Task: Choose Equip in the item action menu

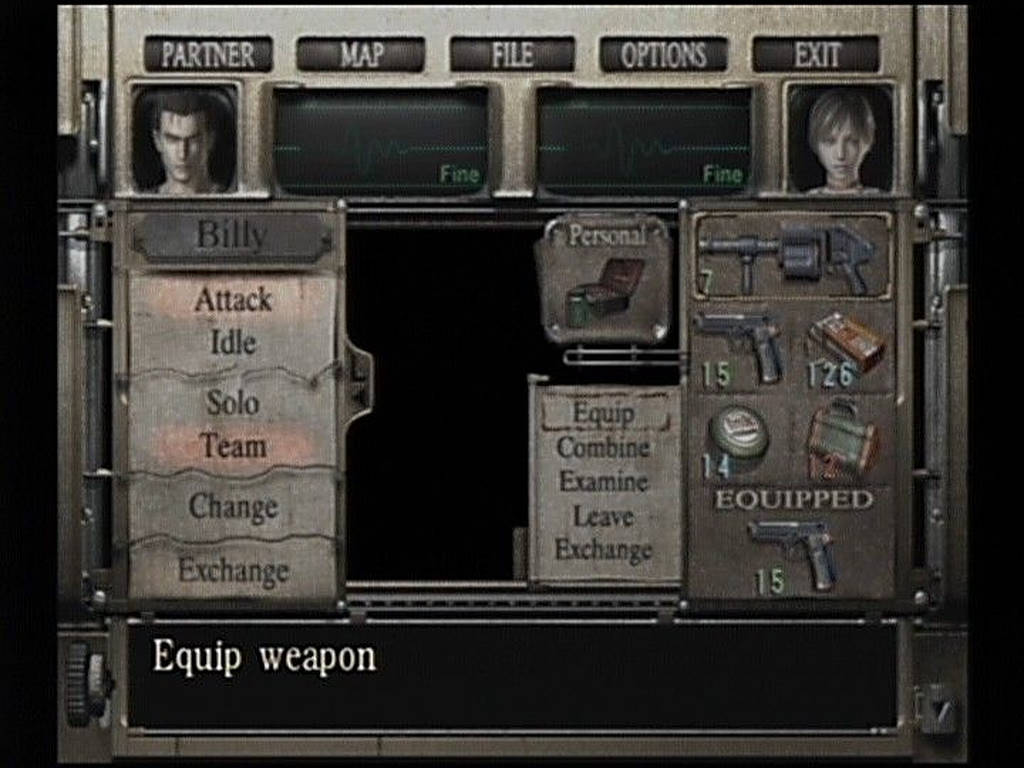Action: pos(604,412)
